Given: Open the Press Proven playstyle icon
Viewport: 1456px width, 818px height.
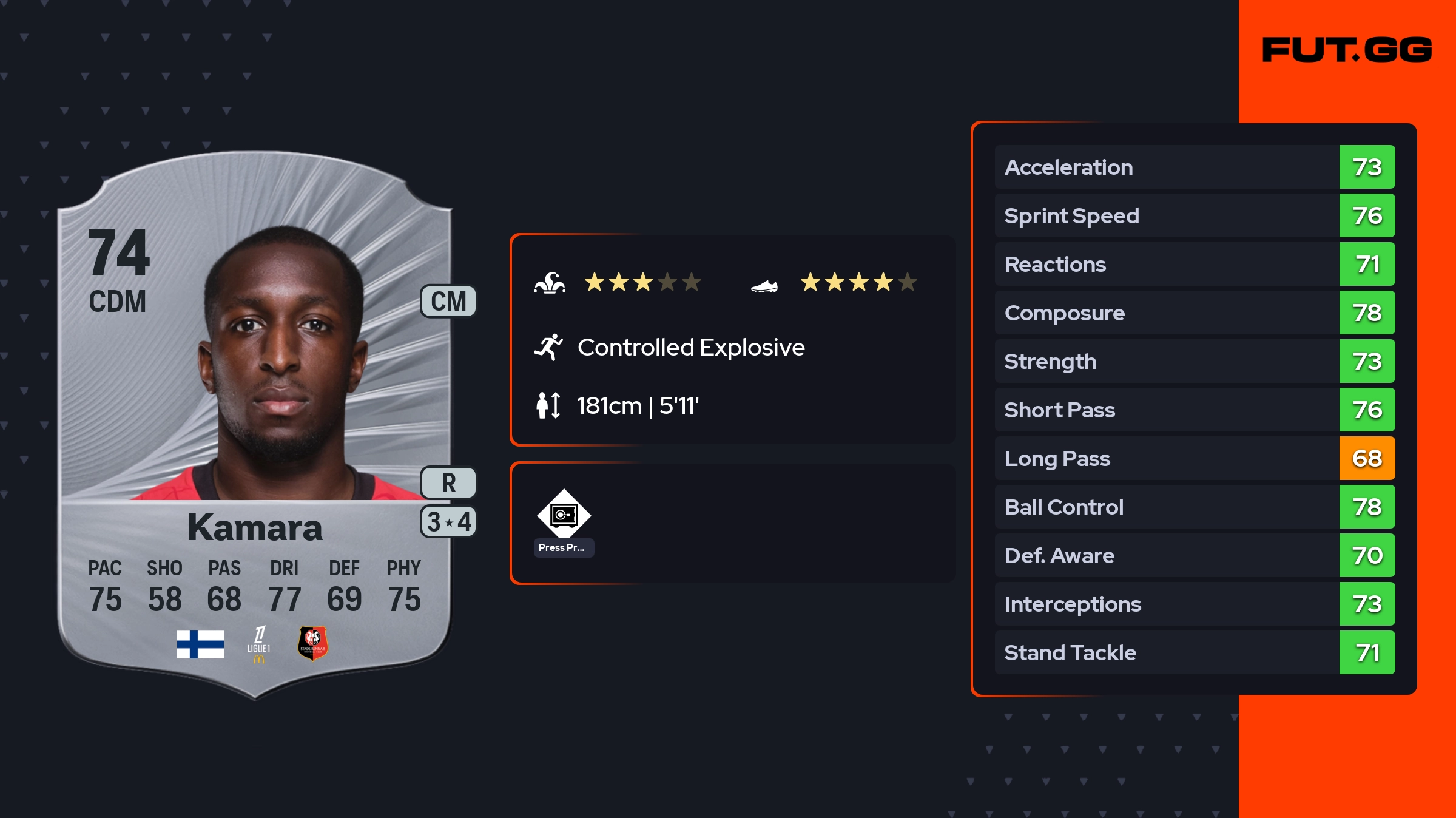Looking at the screenshot, I should click(564, 515).
